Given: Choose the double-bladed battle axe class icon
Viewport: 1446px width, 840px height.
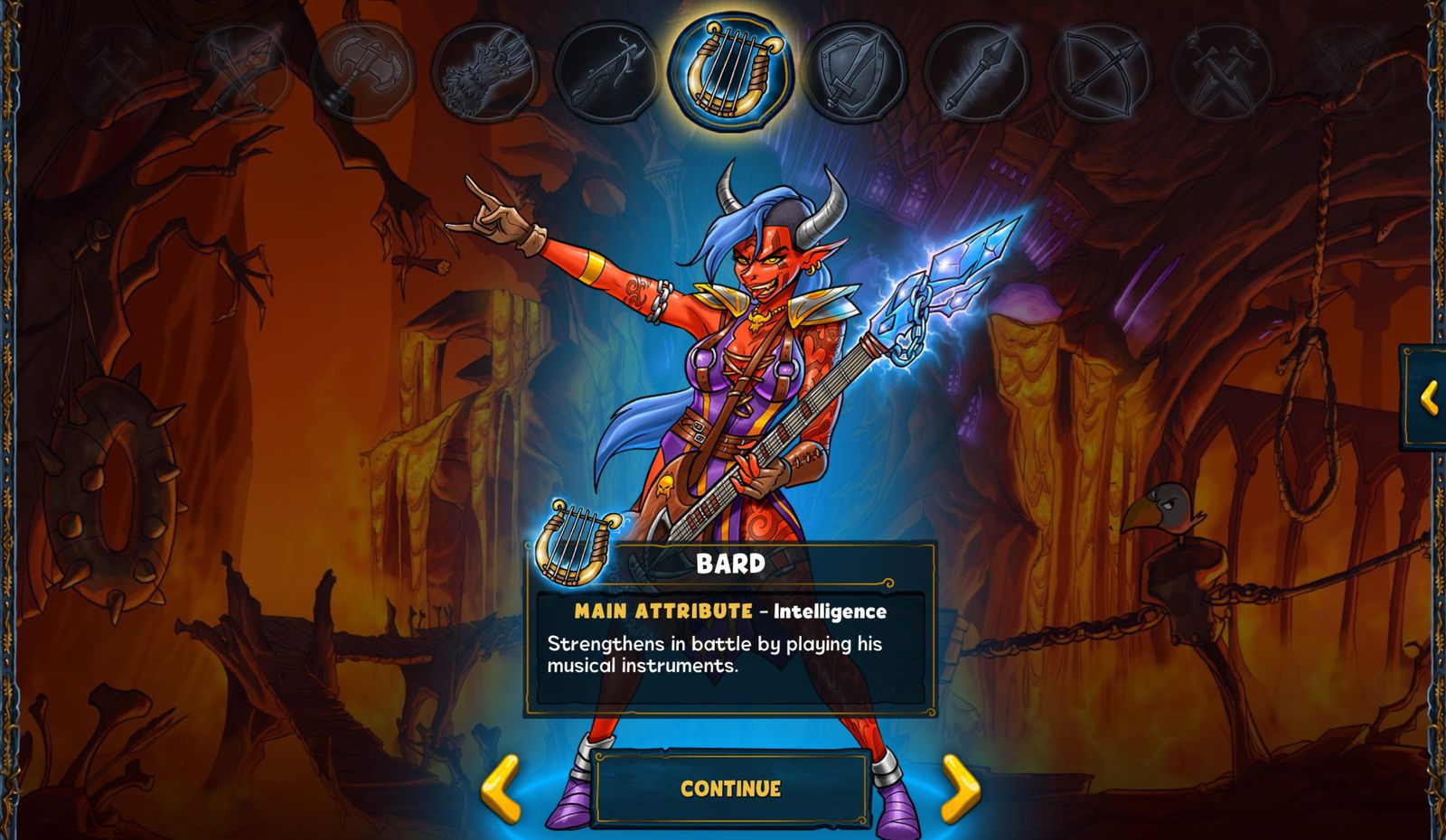Looking at the screenshot, I should point(361,70).
